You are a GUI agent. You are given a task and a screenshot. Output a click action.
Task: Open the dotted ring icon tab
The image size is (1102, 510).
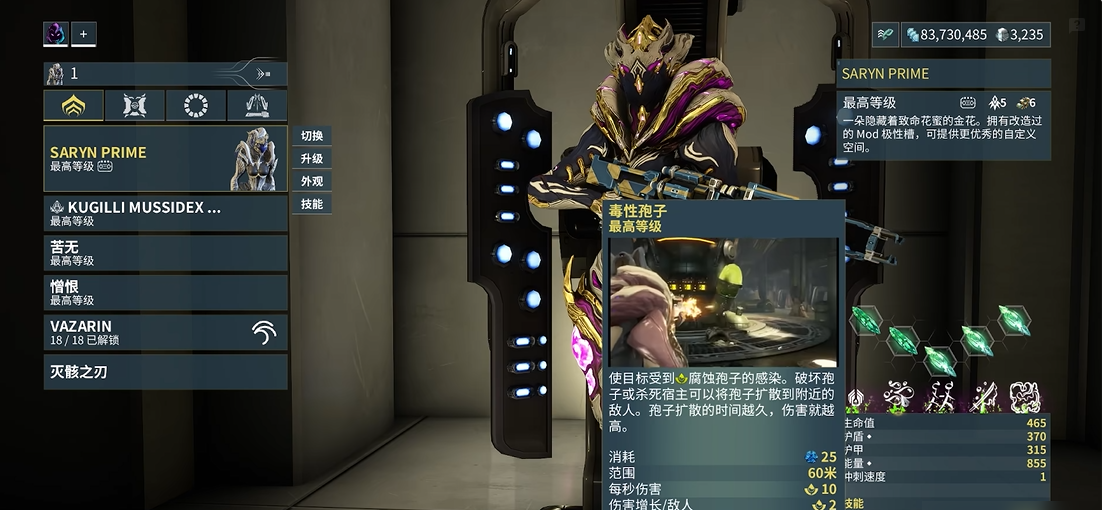pyautogui.click(x=196, y=105)
